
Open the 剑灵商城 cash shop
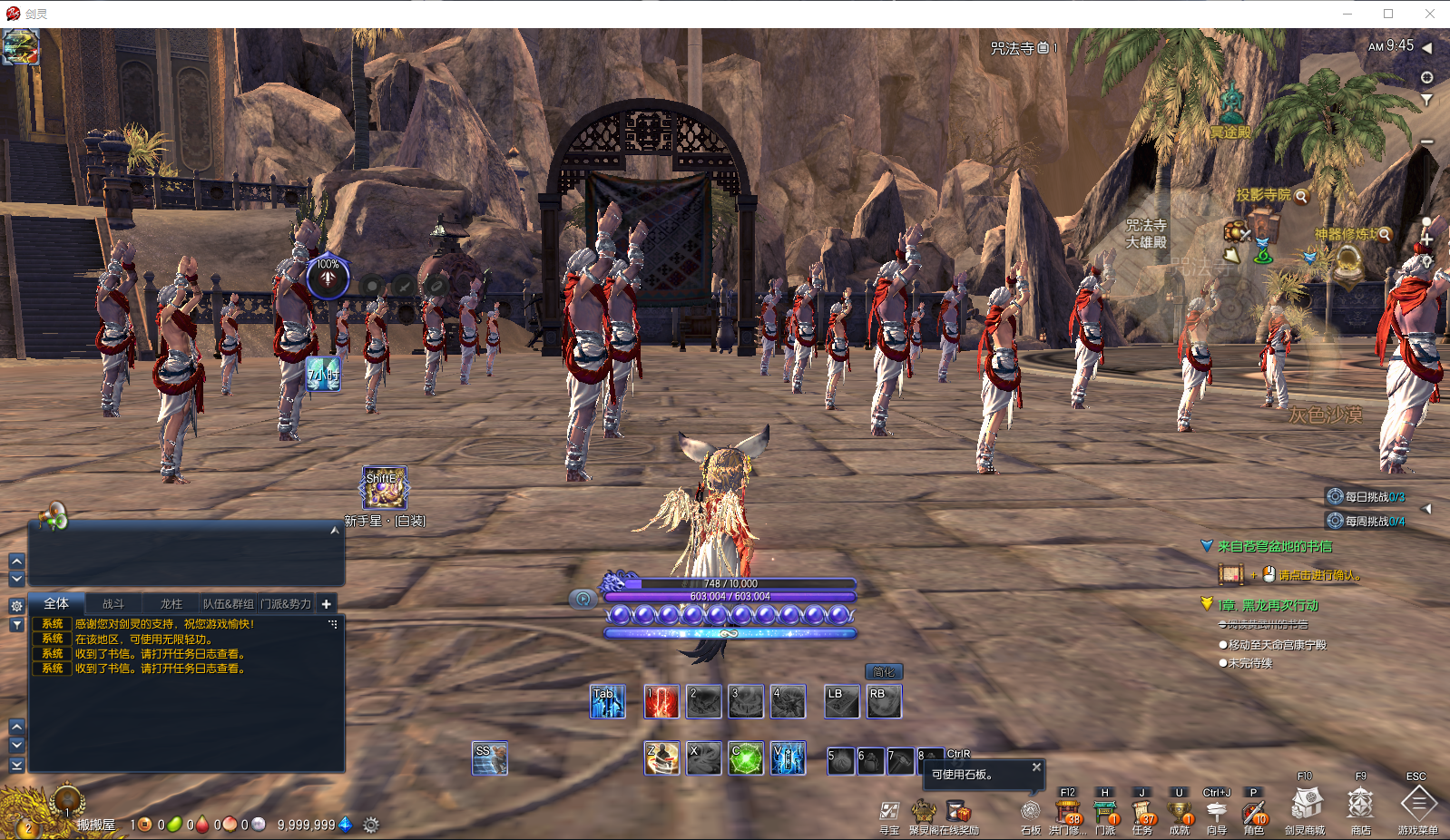1306,805
